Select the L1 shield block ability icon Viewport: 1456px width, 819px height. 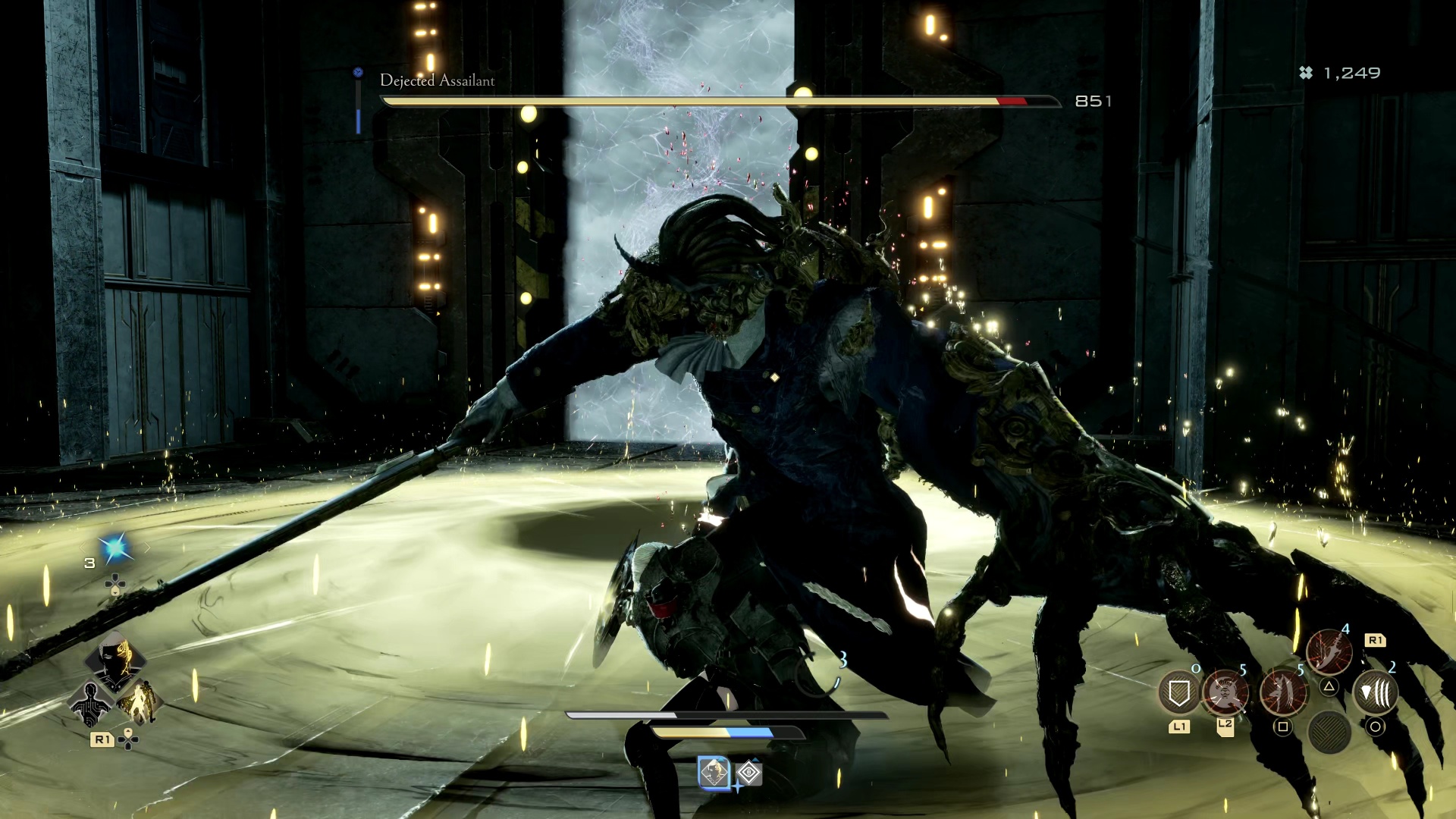coord(1178,693)
